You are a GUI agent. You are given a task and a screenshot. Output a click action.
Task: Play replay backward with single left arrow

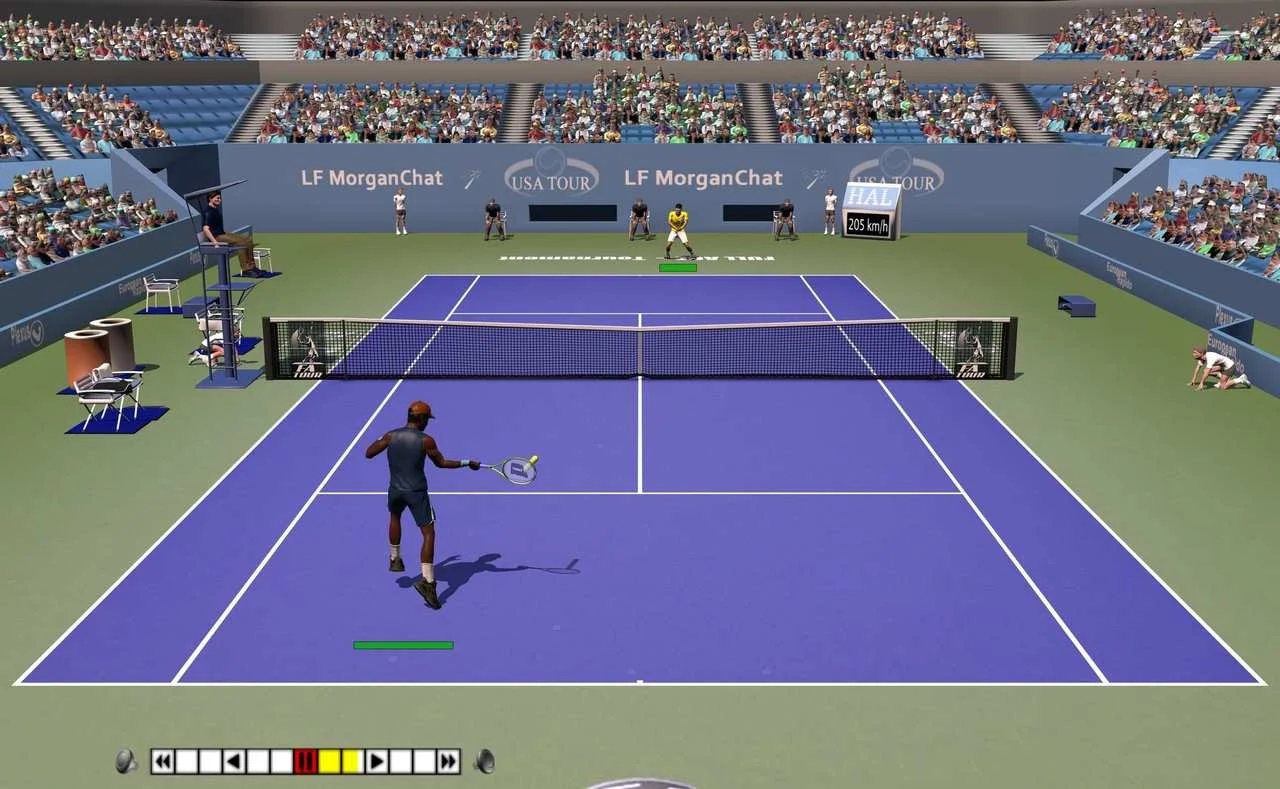(234, 762)
